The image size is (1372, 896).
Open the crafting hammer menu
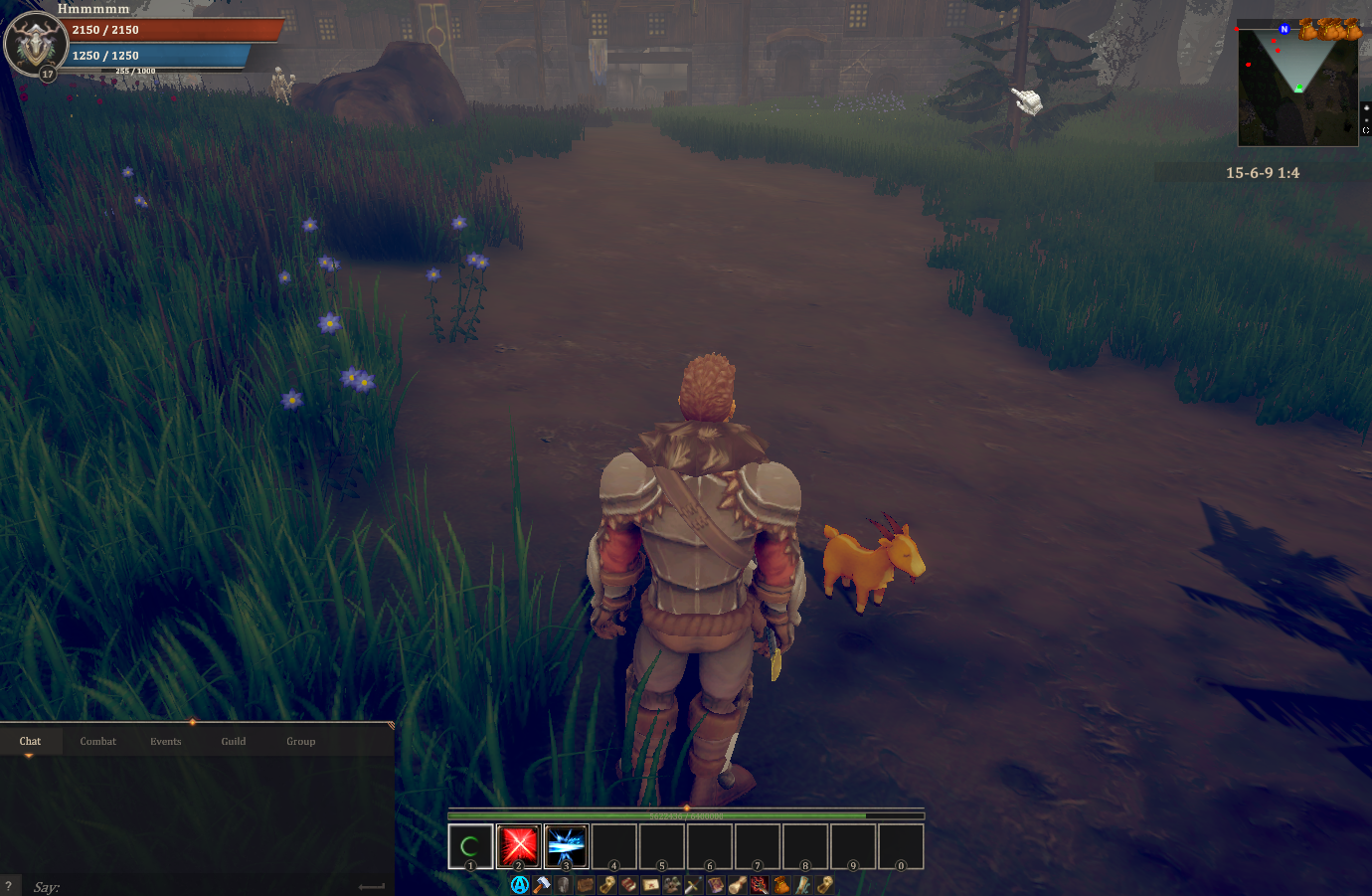pos(542,884)
